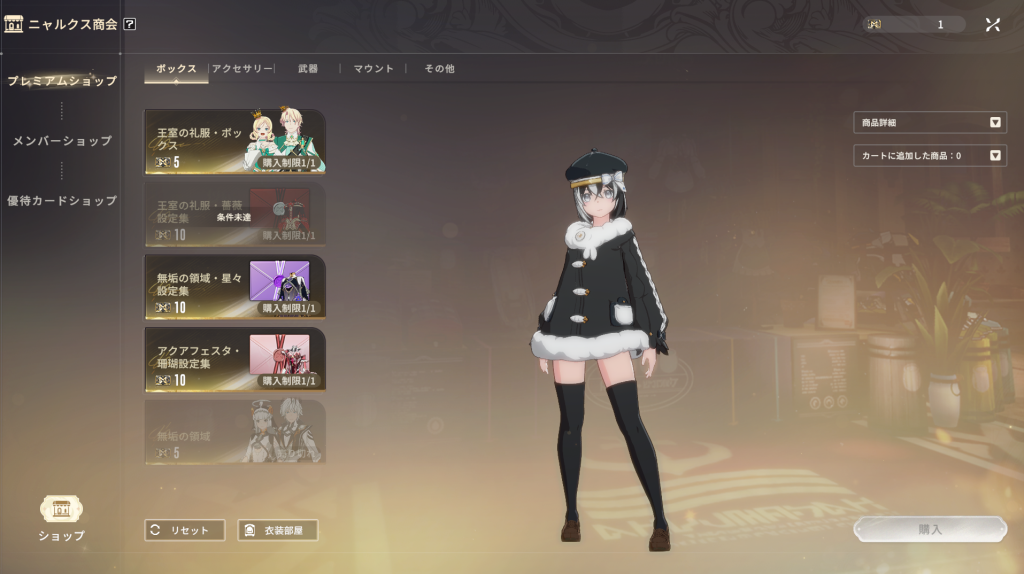Choose the その他 tab

click(x=439, y=69)
